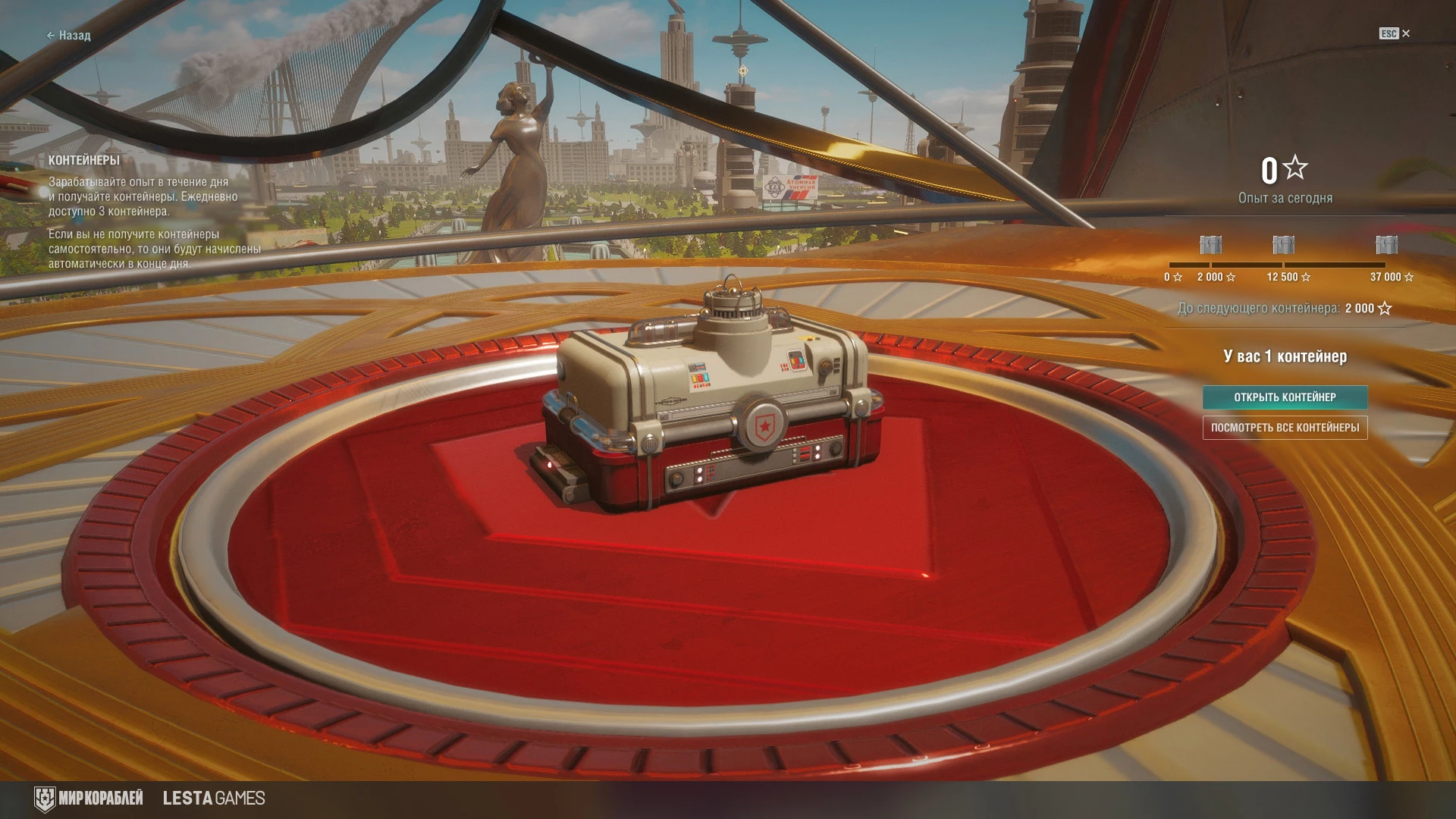1456x819 pixels.
Task: Open the container with Открыть контейнер
Action: (x=1285, y=397)
